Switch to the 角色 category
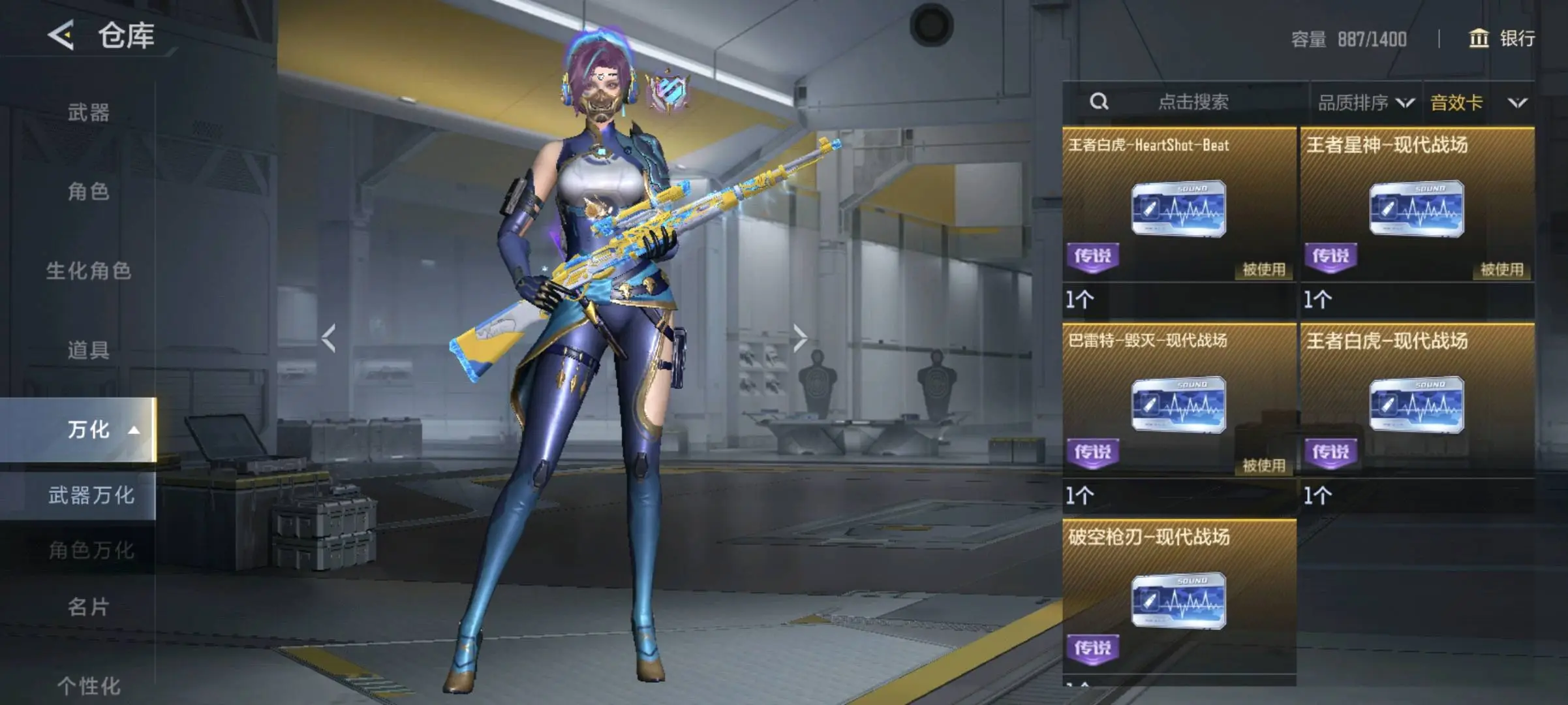The height and width of the screenshot is (705, 1568). [89, 191]
